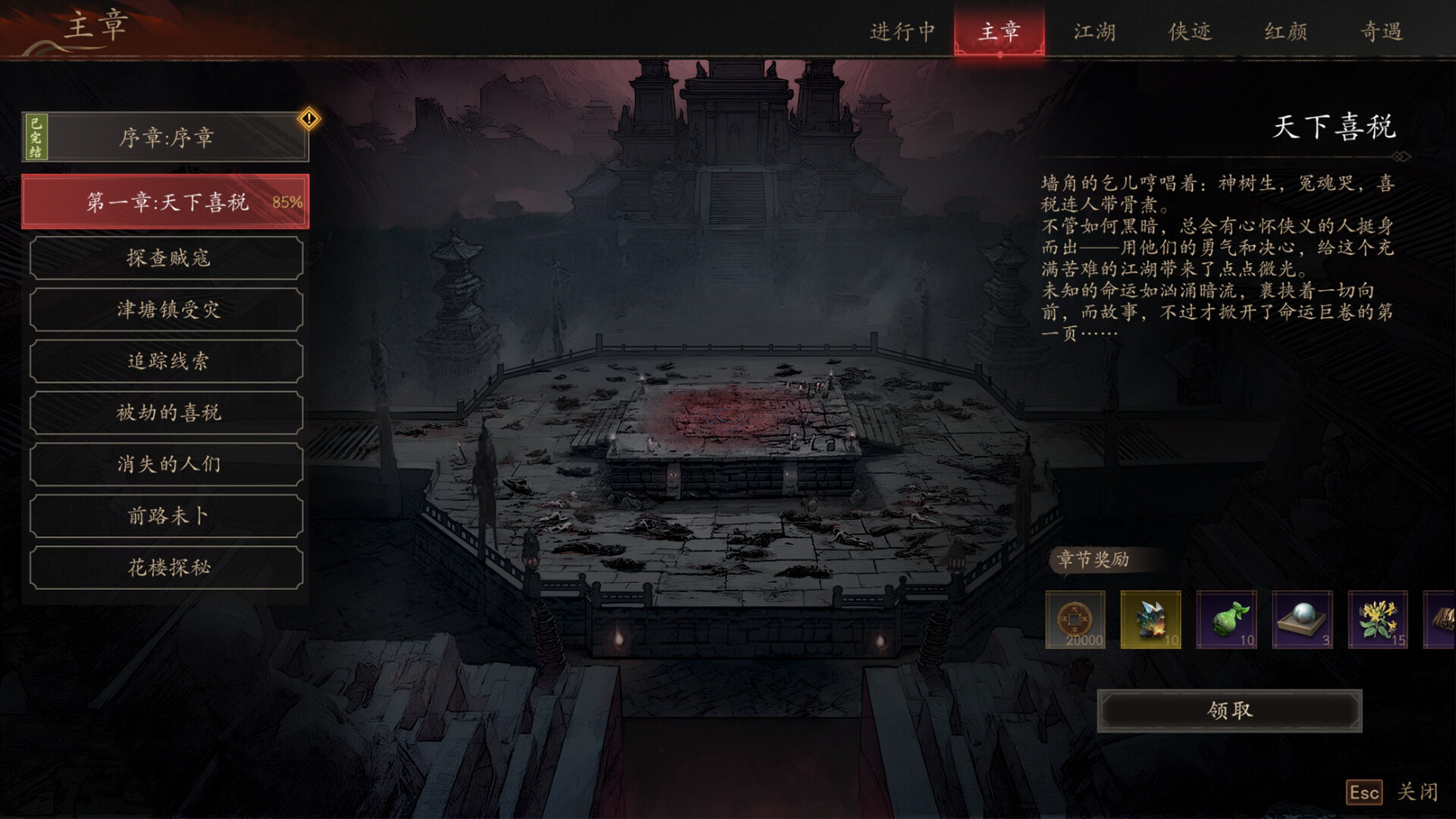Select the 追踪线索 quest entry

pyautogui.click(x=167, y=361)
